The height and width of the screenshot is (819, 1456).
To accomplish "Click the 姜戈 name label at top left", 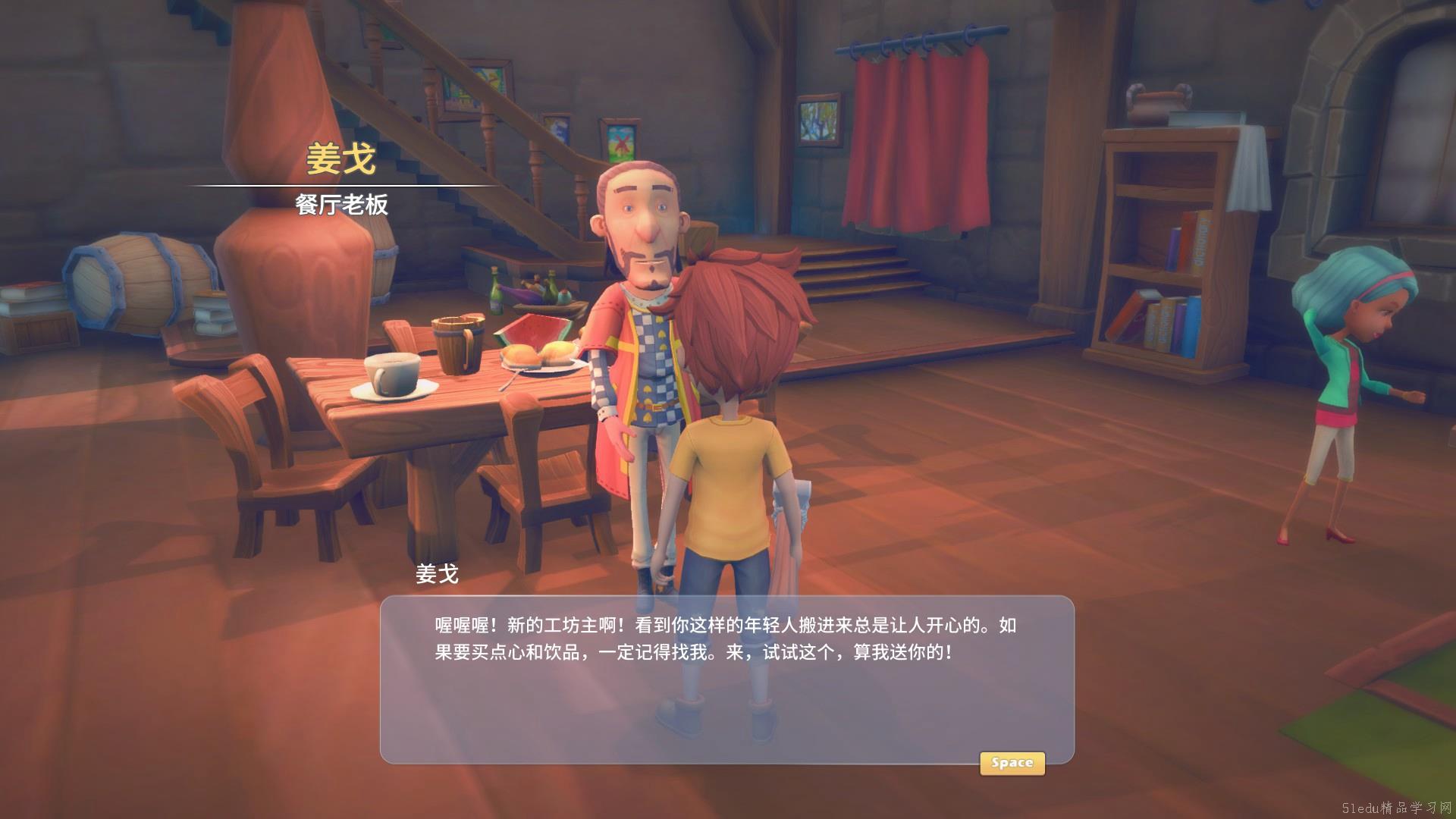I will (340, 157).
